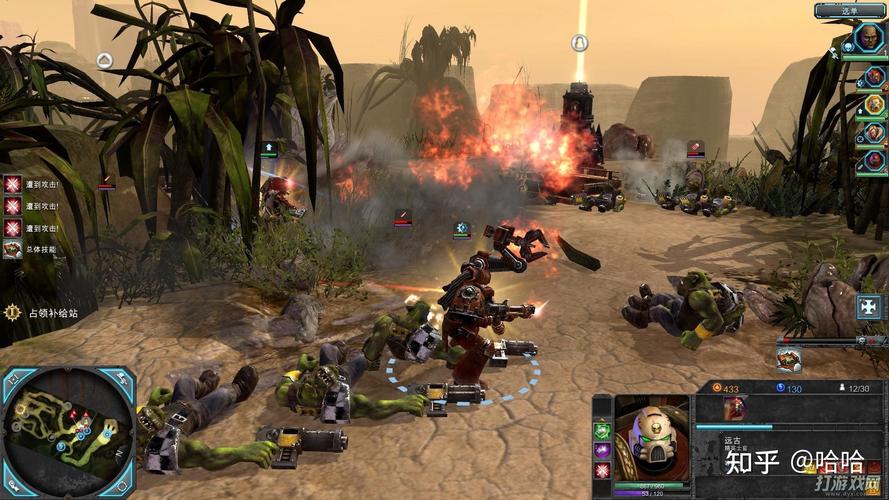The image size is (889, 500).
Task: Click the minimap's top-right corner button
Action: tap(123, 379)
